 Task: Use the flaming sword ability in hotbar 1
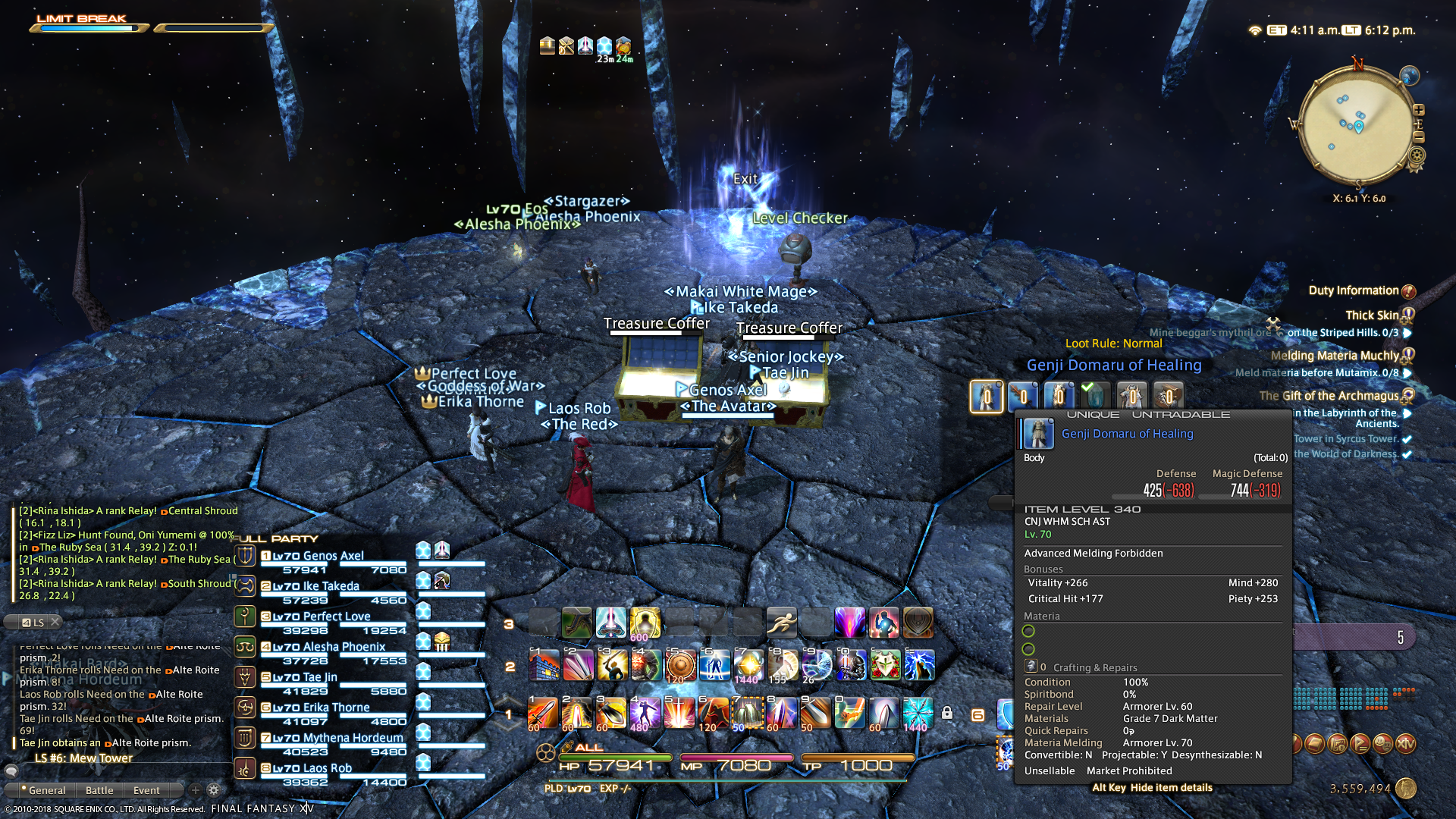point(543,714)
